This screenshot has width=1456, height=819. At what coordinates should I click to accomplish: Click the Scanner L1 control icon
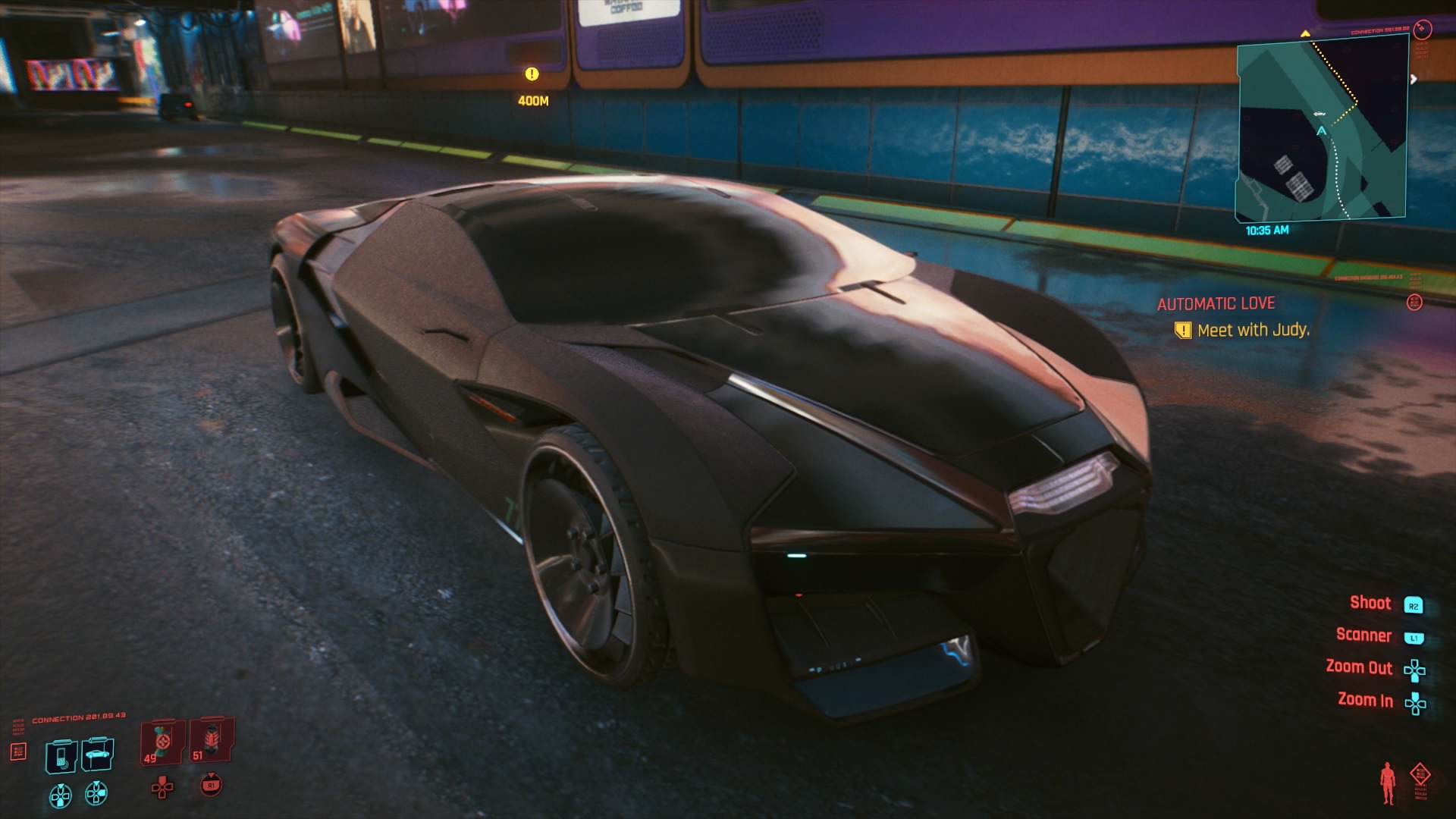1414,636
